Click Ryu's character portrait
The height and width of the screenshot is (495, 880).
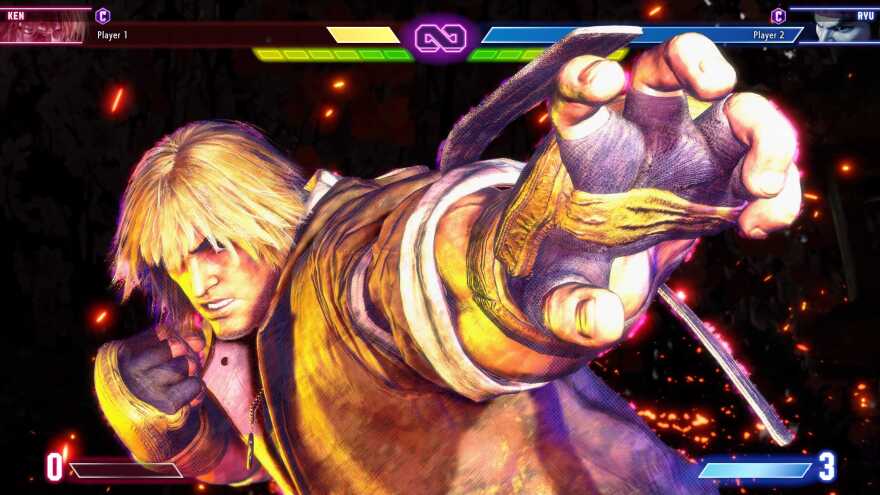[841, 26]
